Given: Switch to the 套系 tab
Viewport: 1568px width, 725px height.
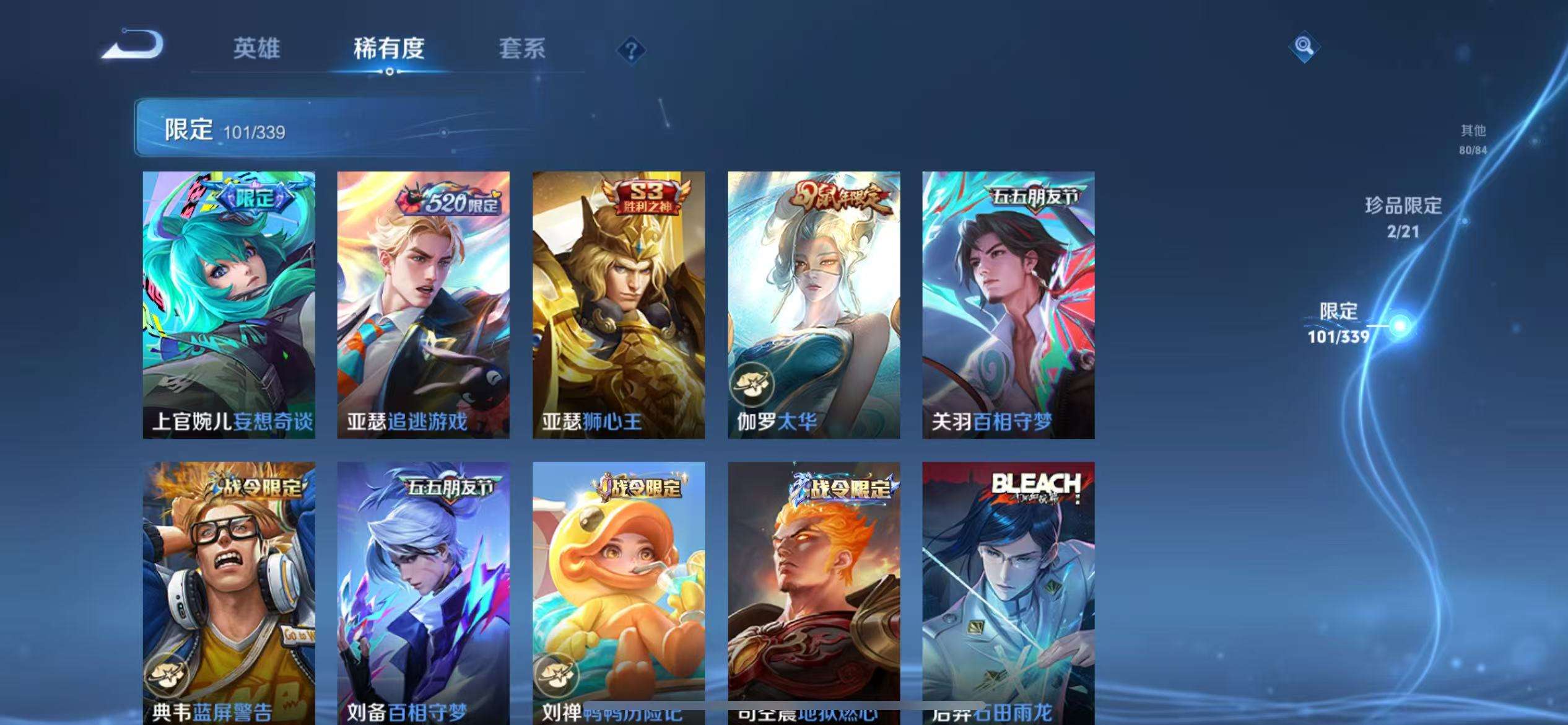Looking at the screenshot, I should (522, 51).
